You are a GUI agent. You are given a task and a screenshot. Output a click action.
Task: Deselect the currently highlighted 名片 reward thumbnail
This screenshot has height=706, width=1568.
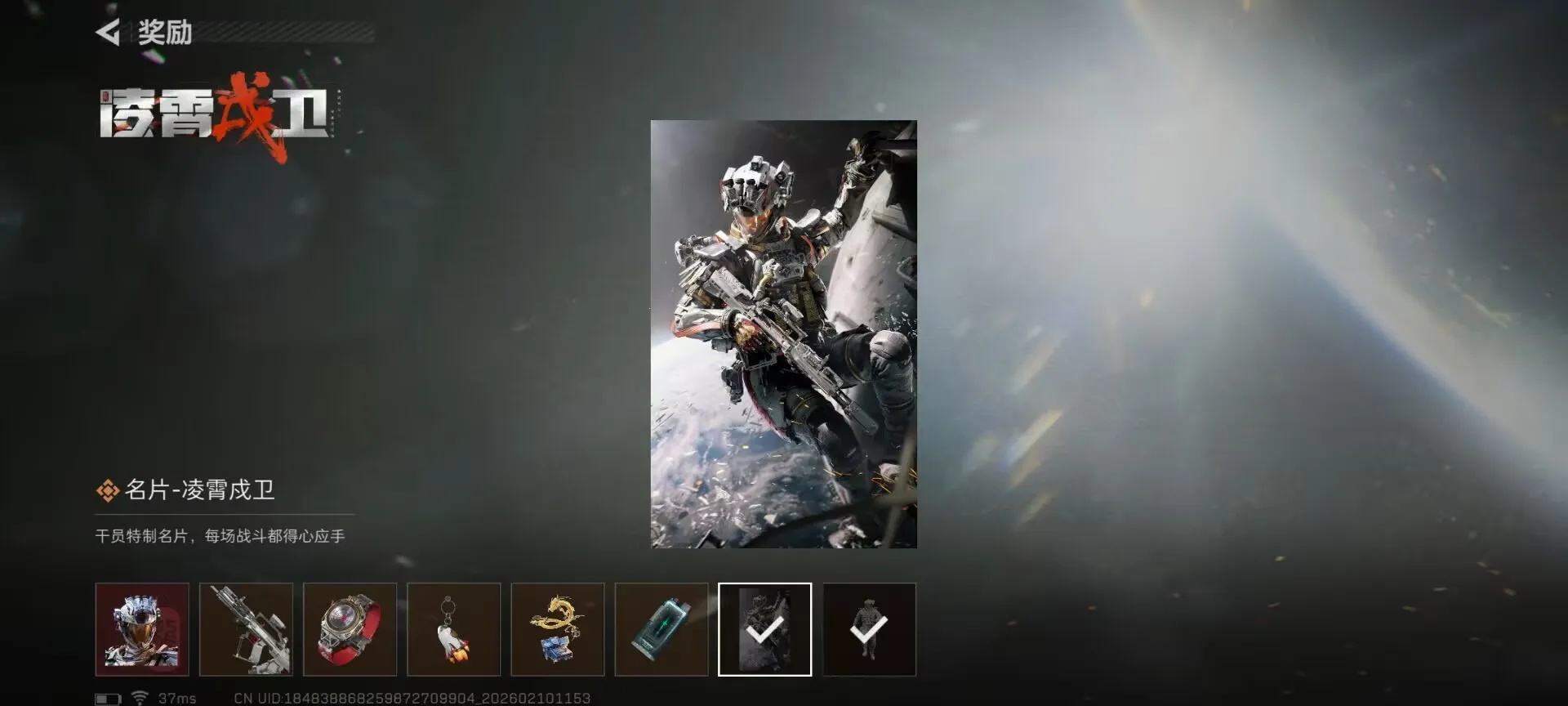coord(764,629)
